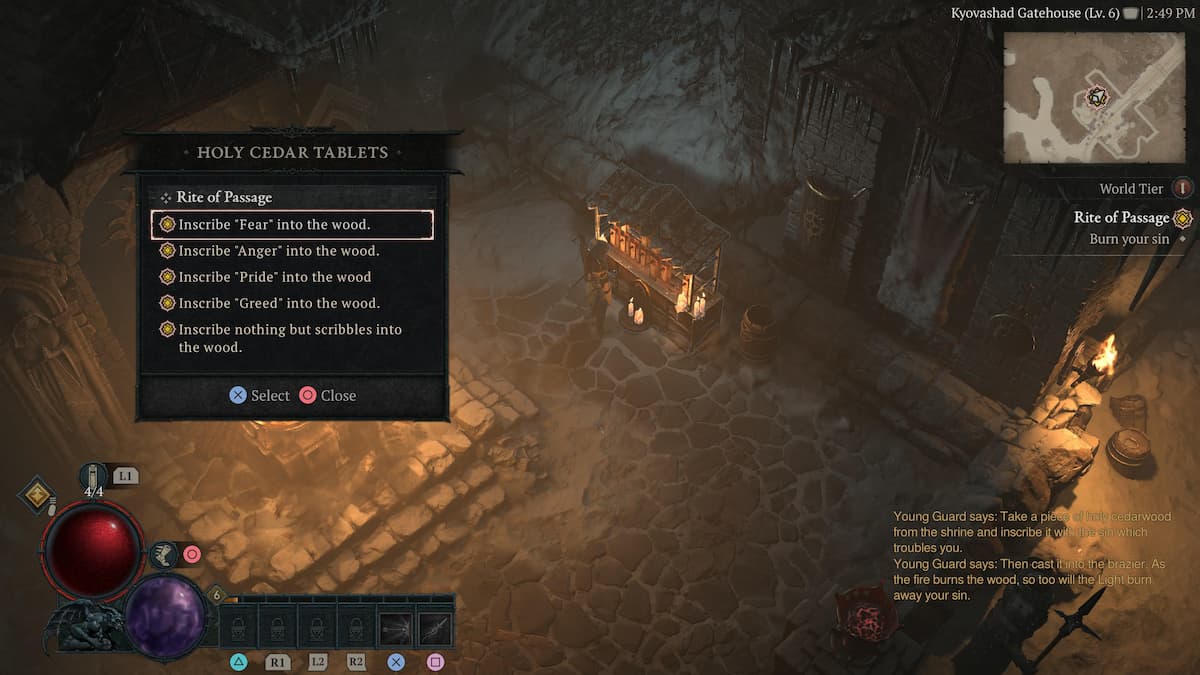
Task: Click the World Tier indicator icon
Action: coord(1183,188)
